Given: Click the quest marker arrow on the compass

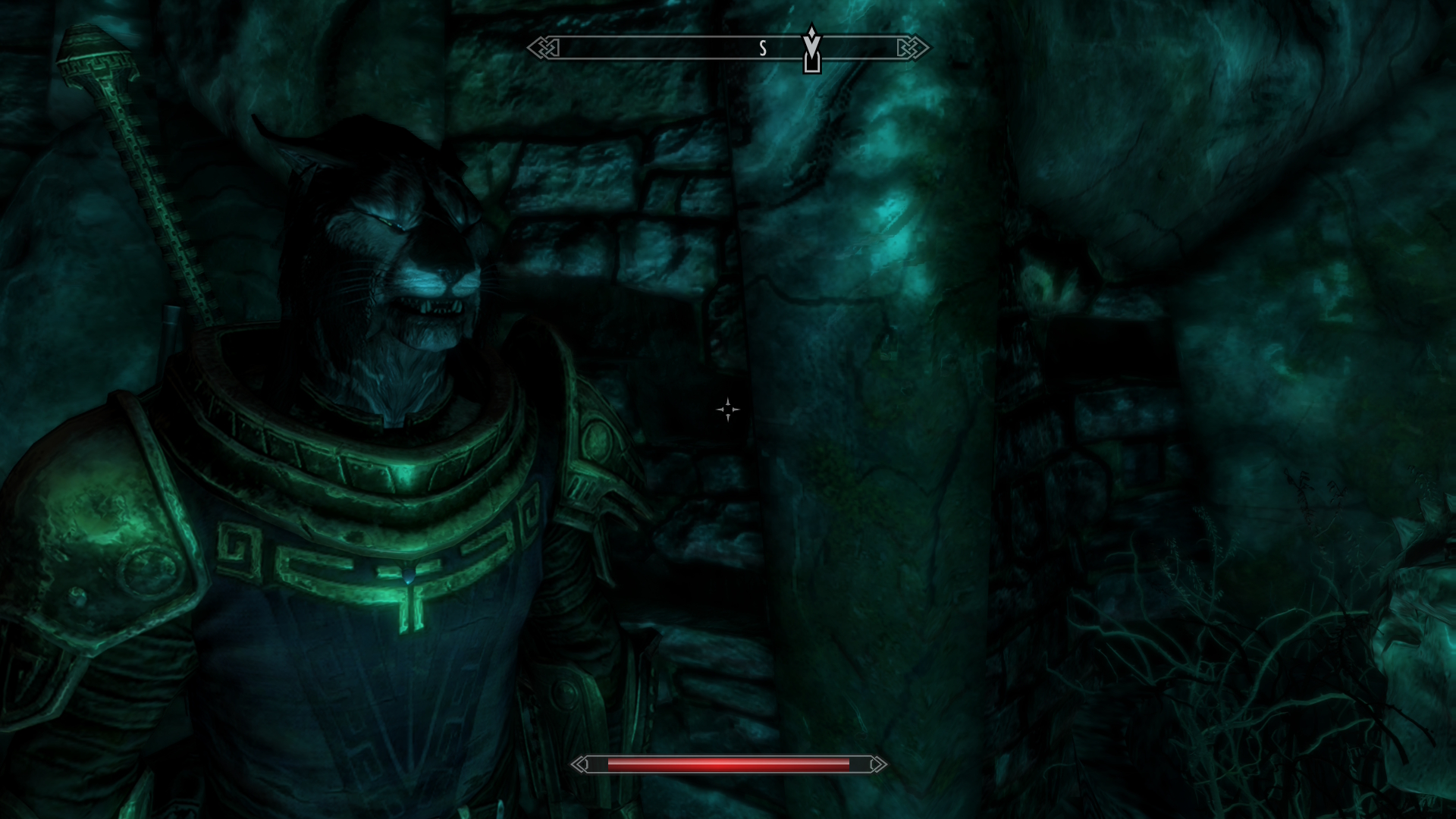Looking at the screenshot, I should (x=811, y=50).
